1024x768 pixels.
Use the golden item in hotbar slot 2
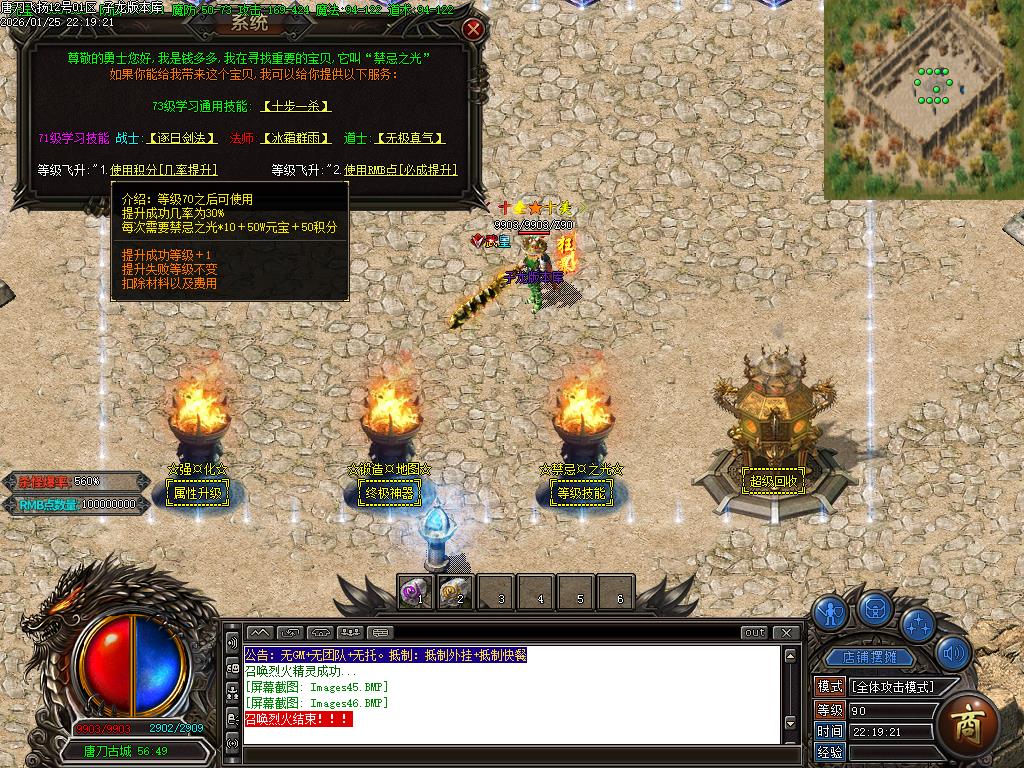pos(455,592)
